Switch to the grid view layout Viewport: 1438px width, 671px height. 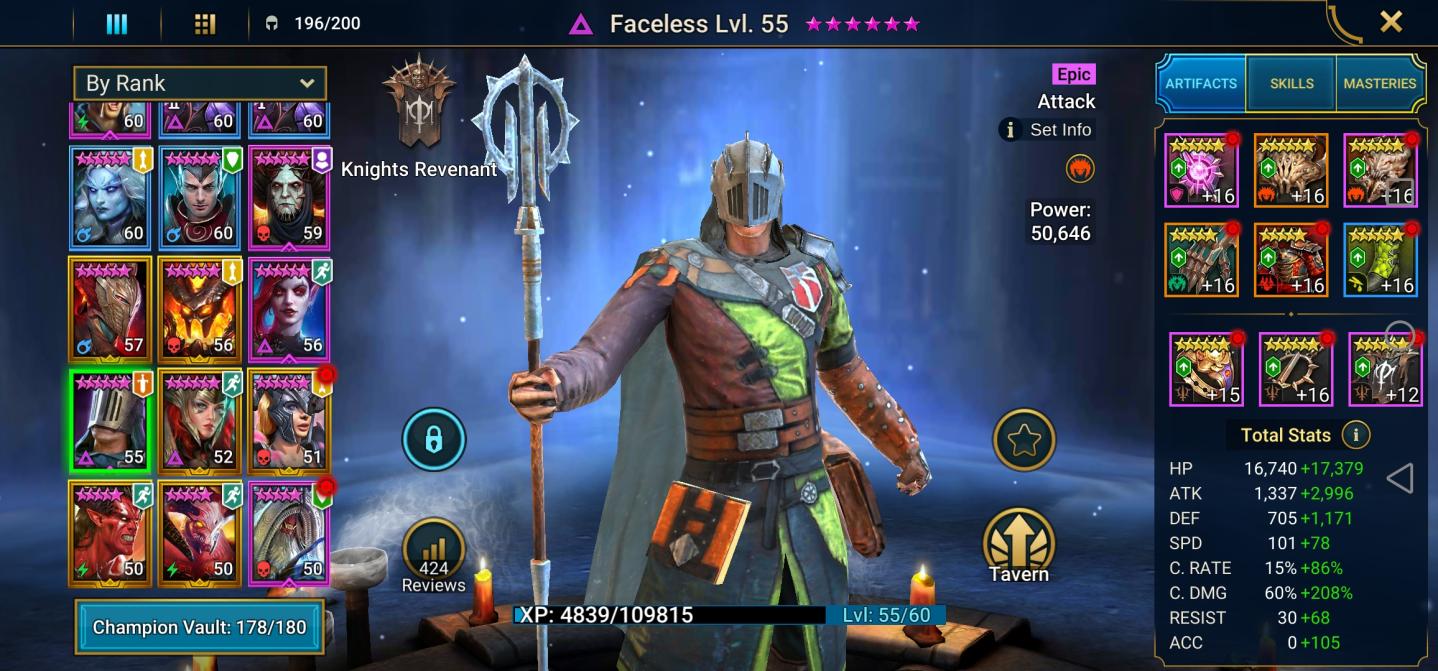click(x=204, y=23)
